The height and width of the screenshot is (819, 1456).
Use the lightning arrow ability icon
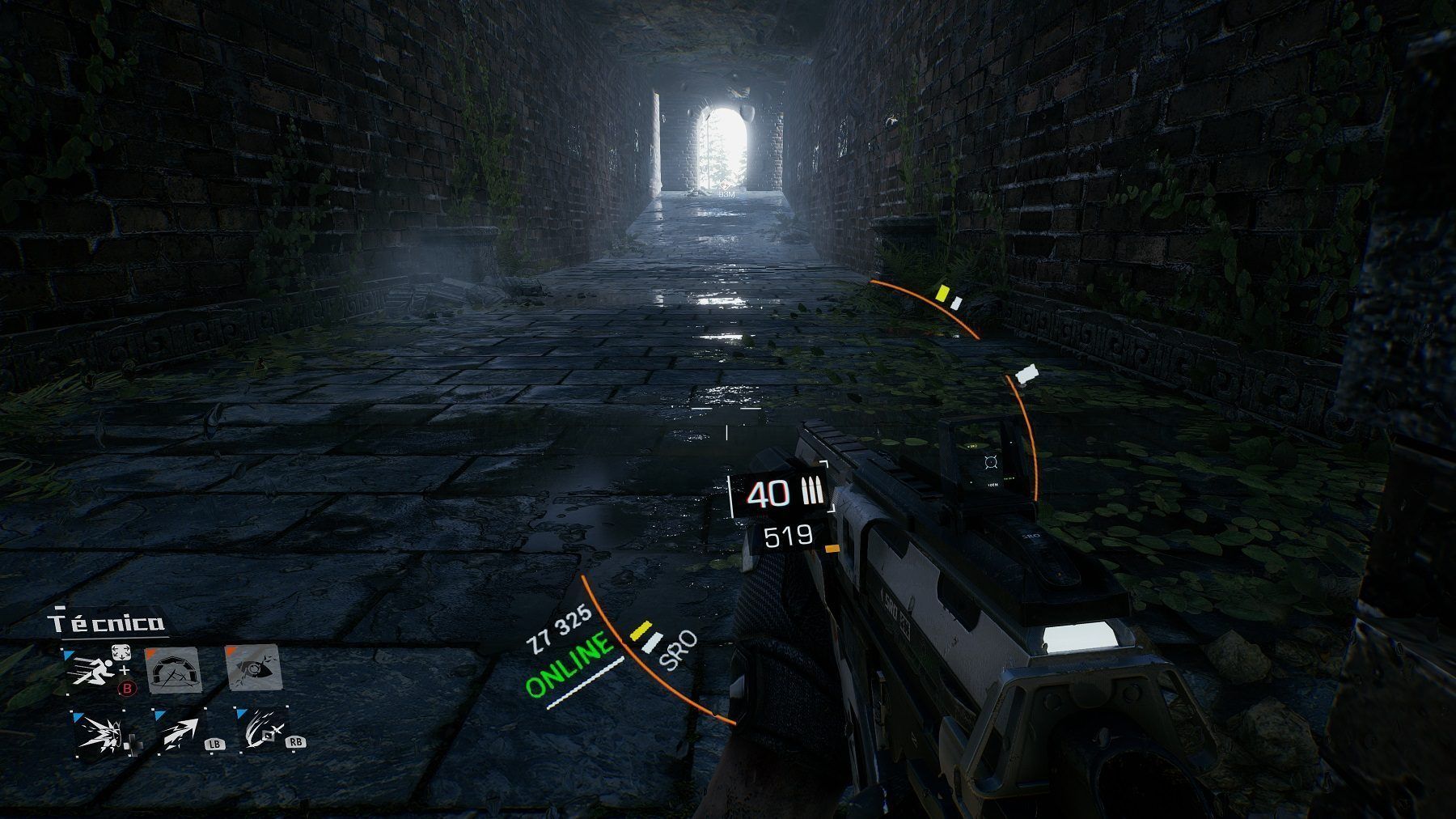pos(180,732)
